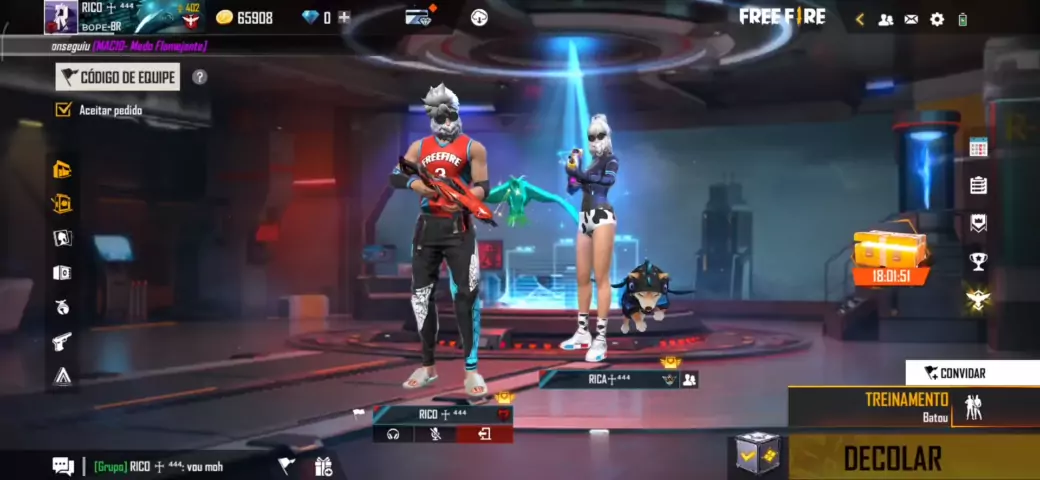Toggle the Aceitar pedido checkbox

pos(64,110)
